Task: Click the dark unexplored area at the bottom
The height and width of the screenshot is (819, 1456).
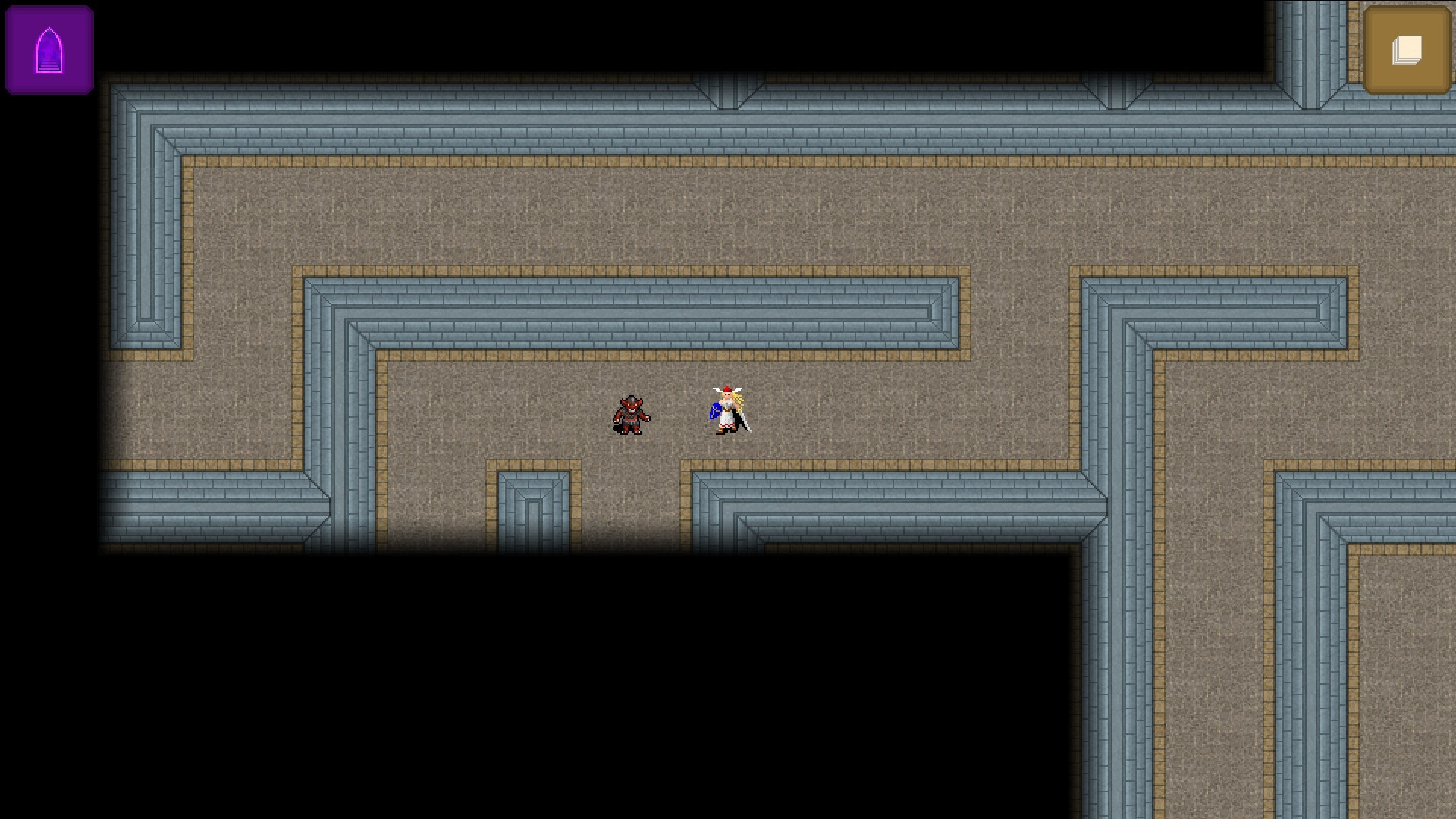Action: [607, 682]
